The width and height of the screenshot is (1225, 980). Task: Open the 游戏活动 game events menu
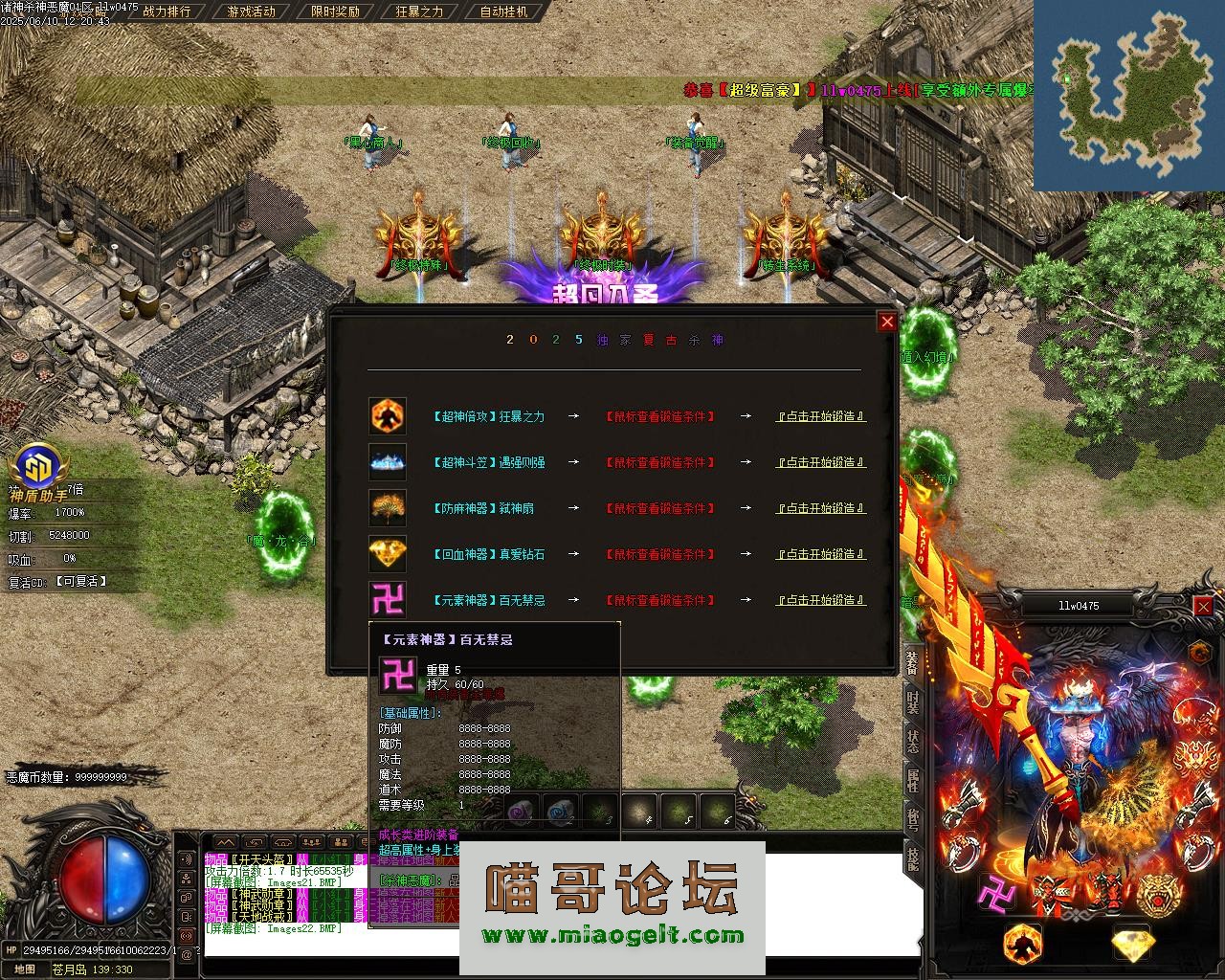pos(251,11)
